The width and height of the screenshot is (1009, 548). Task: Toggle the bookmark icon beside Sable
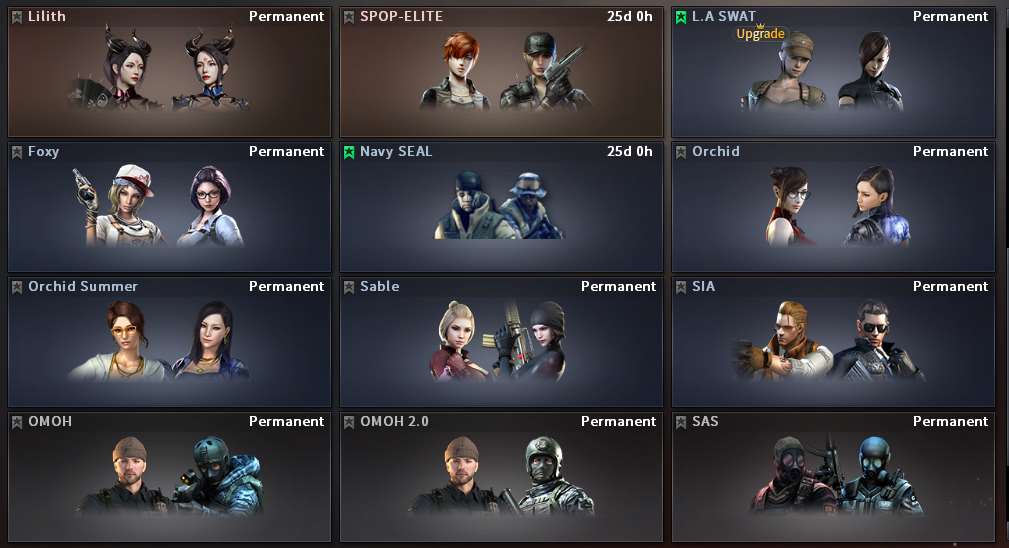click(x=349, y=287)
